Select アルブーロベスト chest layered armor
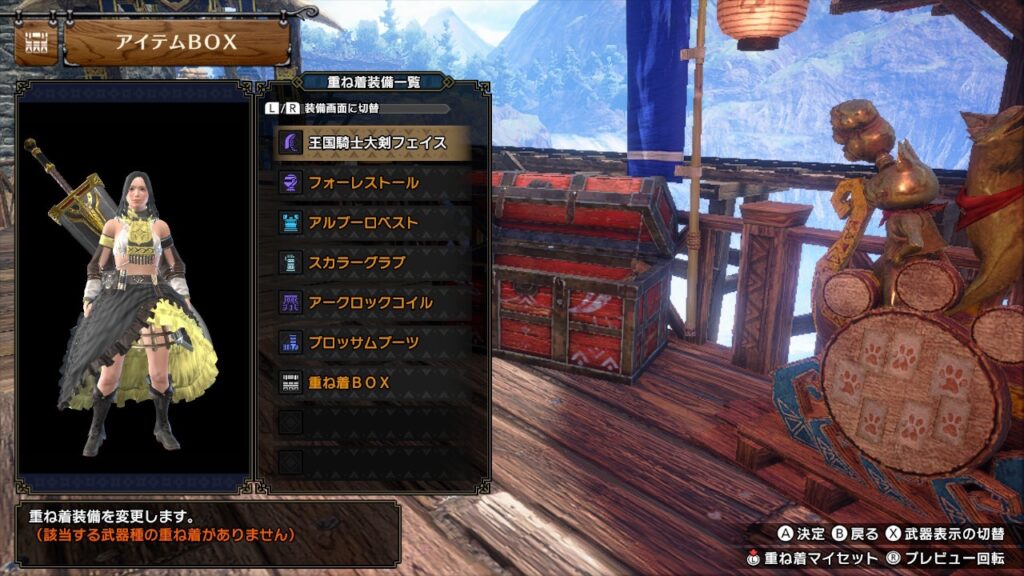This screenshot has height=576, width=1024. point(372,223)
